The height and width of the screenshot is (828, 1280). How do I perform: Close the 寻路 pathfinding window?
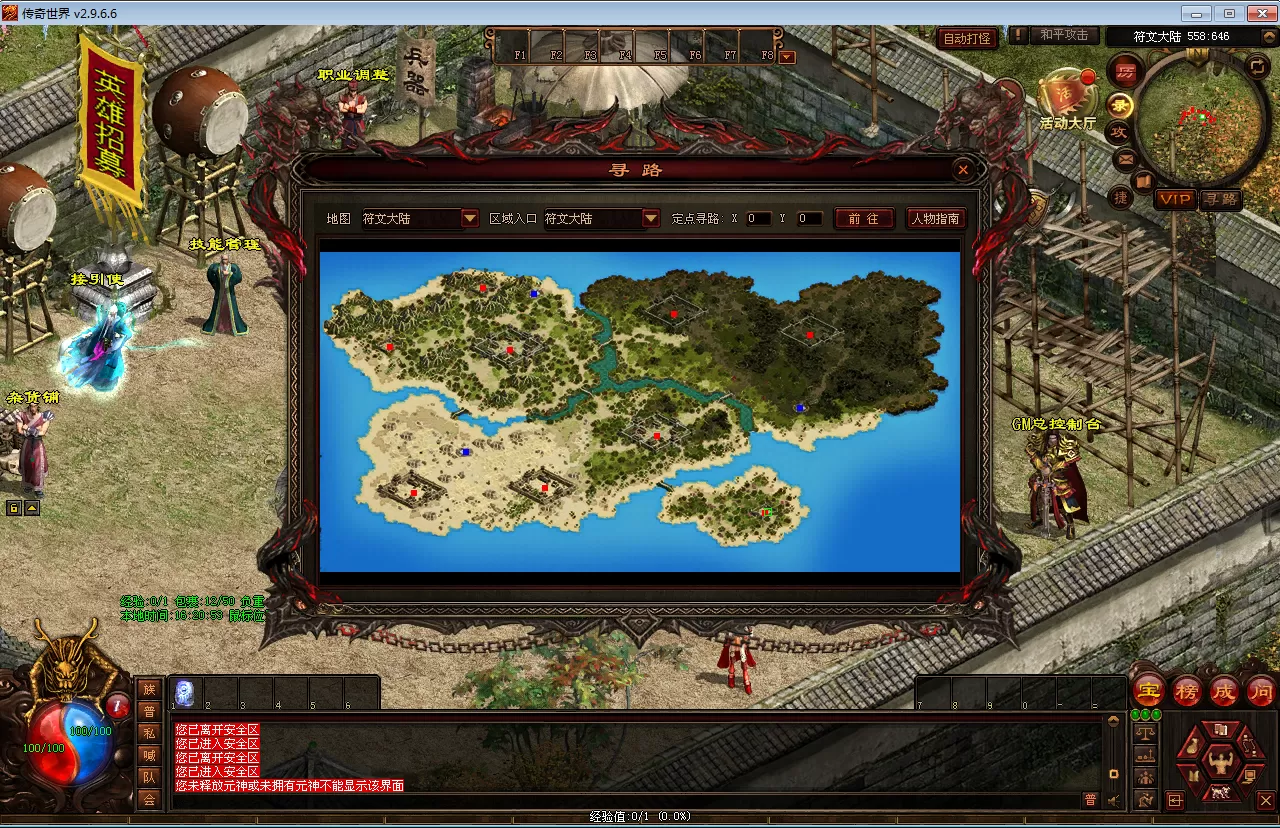[x=962, y=170]
